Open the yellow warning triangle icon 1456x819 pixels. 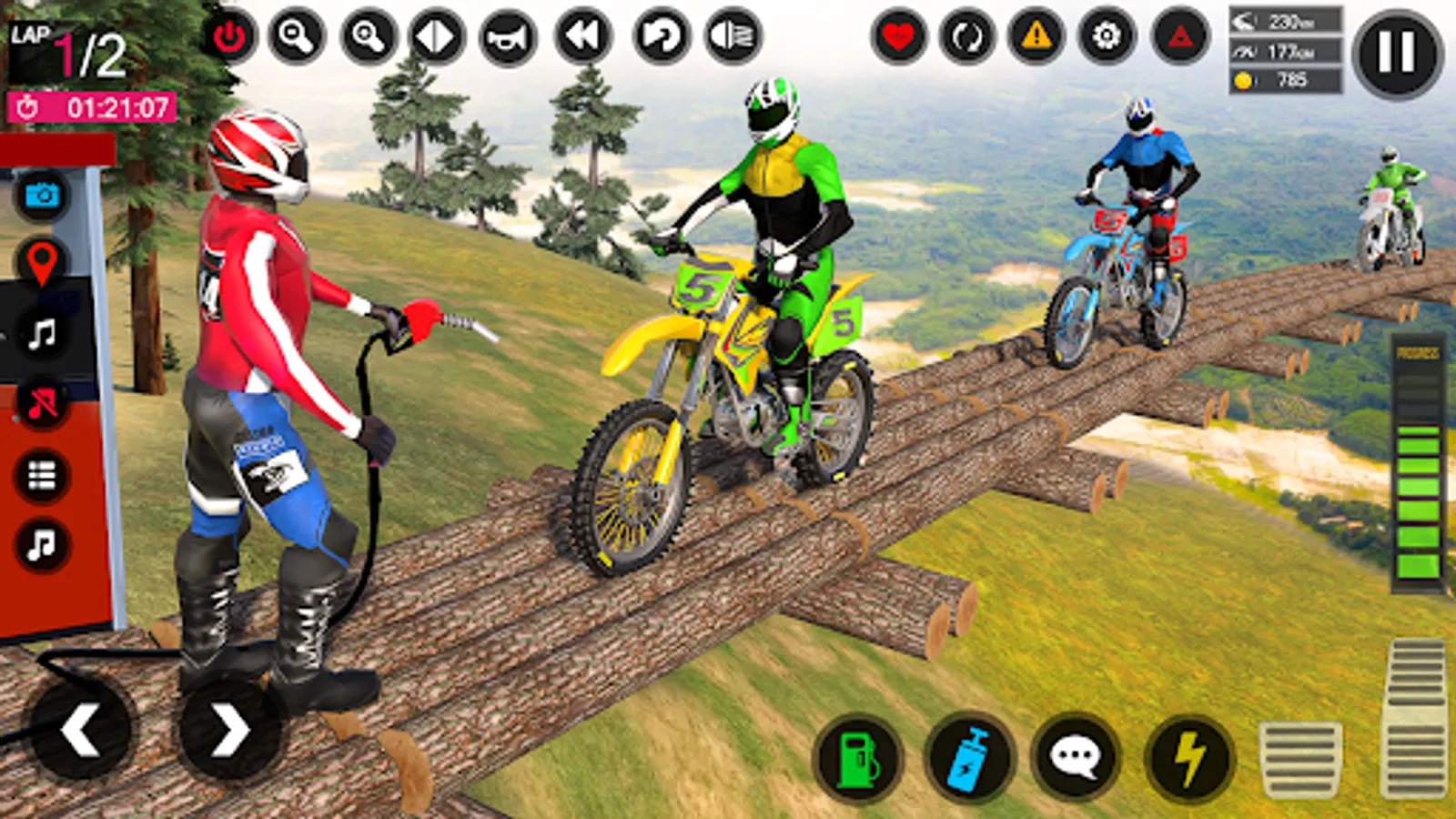tap(1036, 37)
